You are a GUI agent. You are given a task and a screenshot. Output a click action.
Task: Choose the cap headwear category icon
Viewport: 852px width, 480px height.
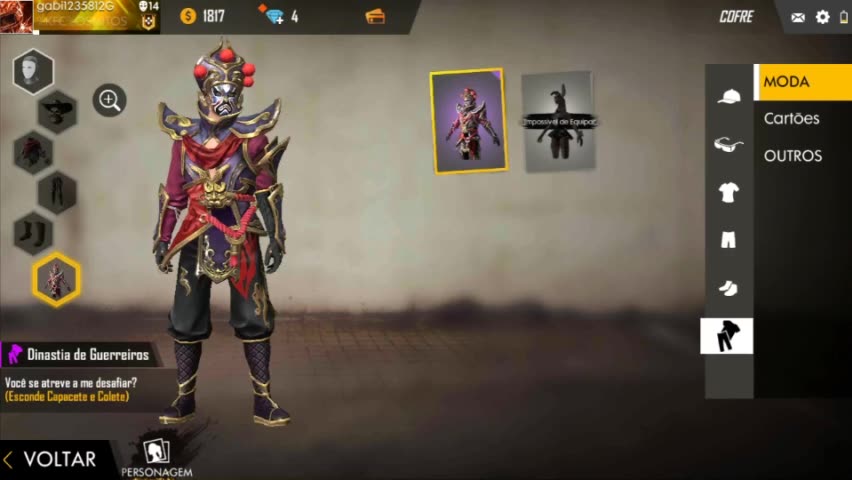point(728,96)
